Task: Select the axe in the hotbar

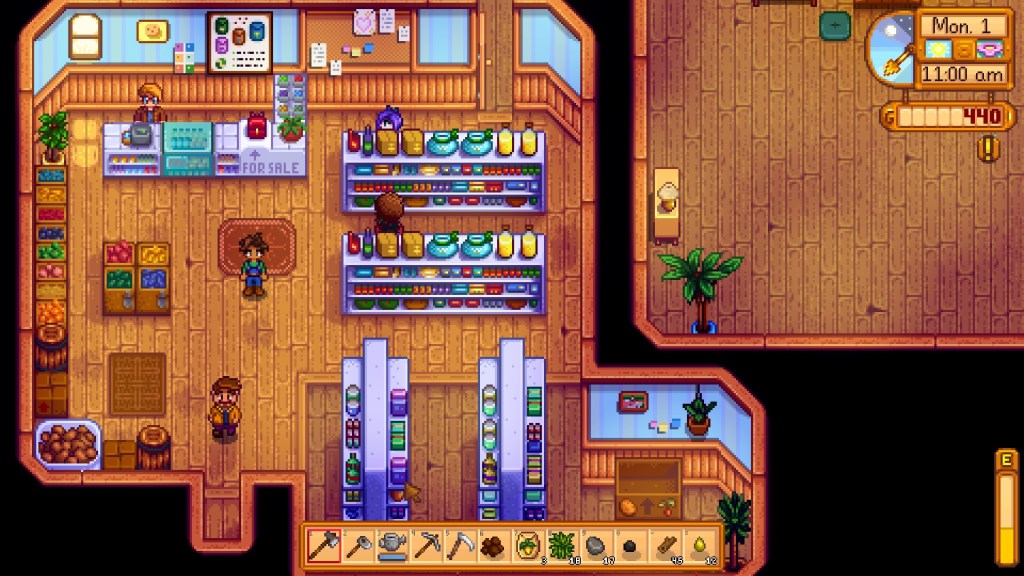Action: (x=324, y=546)
